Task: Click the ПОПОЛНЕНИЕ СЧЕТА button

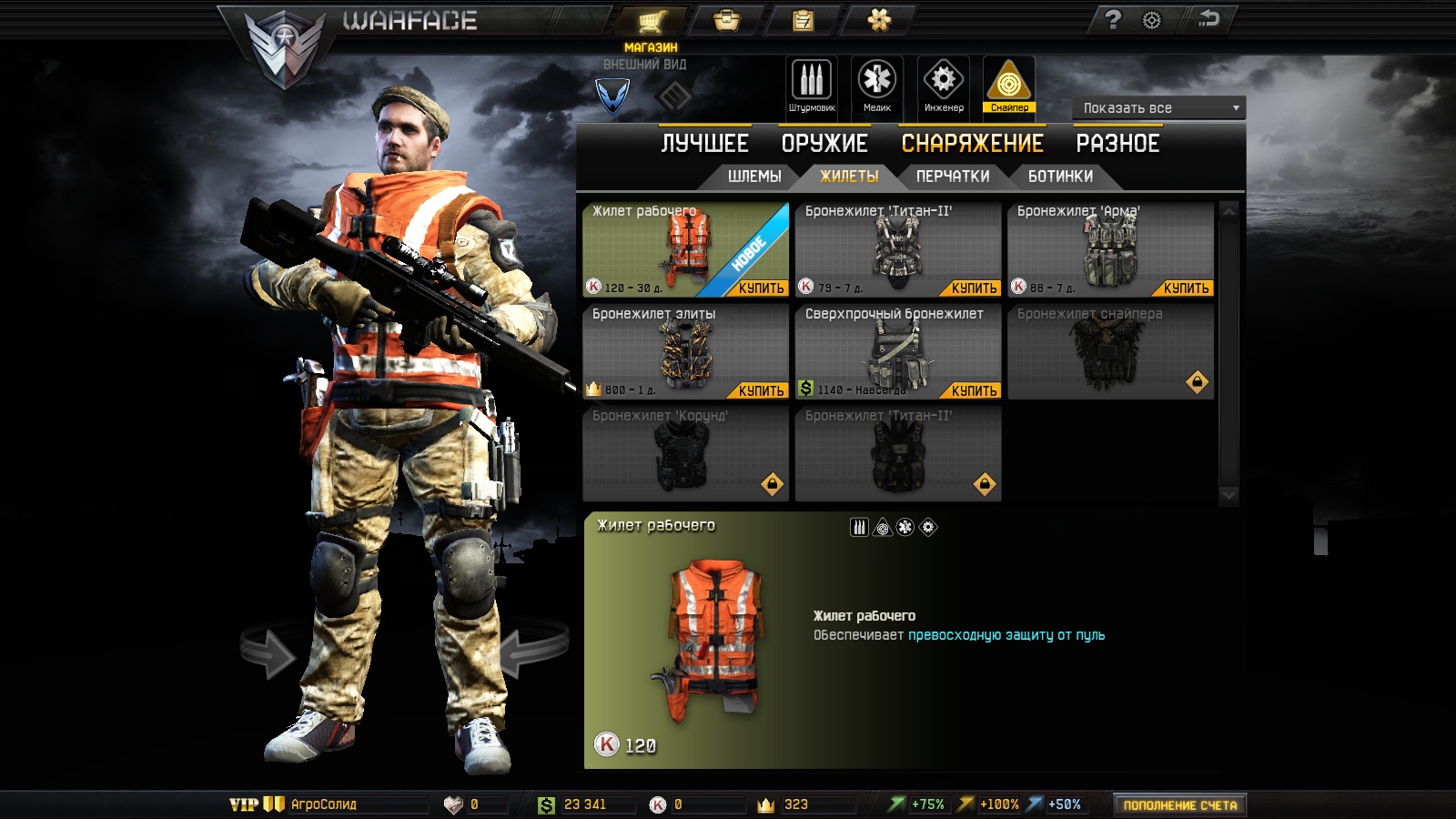Action: tap(1179, 805)
